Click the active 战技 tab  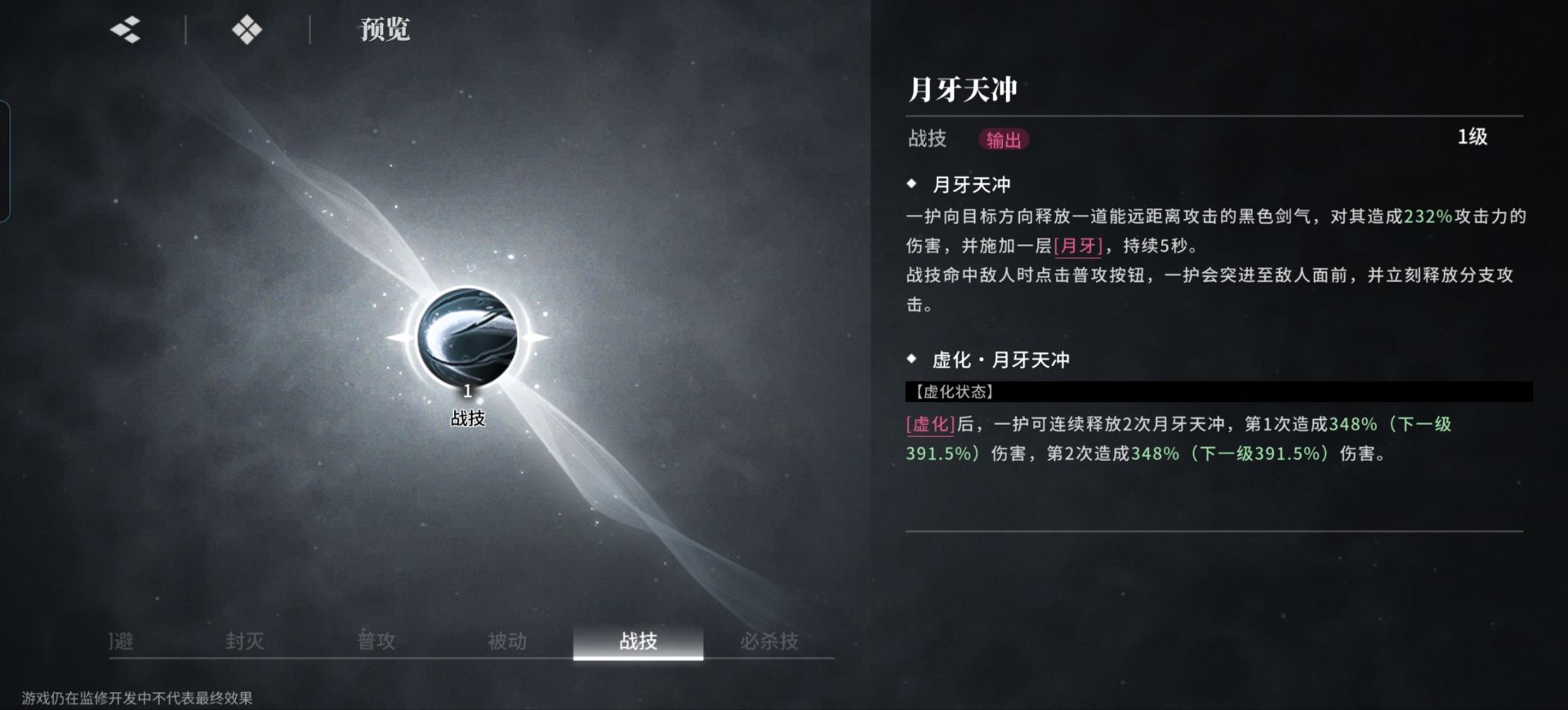(639, 642)
